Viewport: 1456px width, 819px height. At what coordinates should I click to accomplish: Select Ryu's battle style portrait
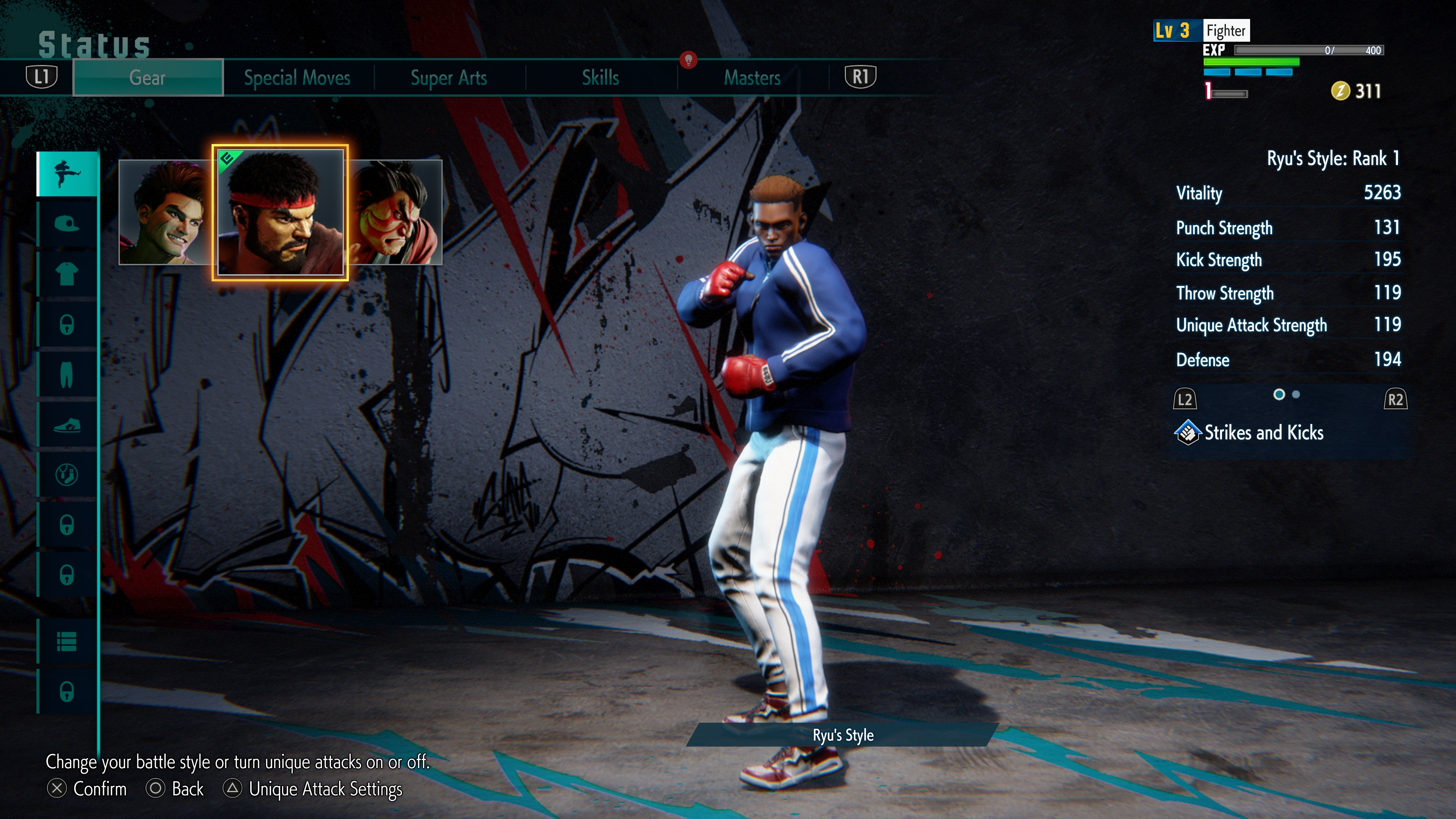pos(280,212)
